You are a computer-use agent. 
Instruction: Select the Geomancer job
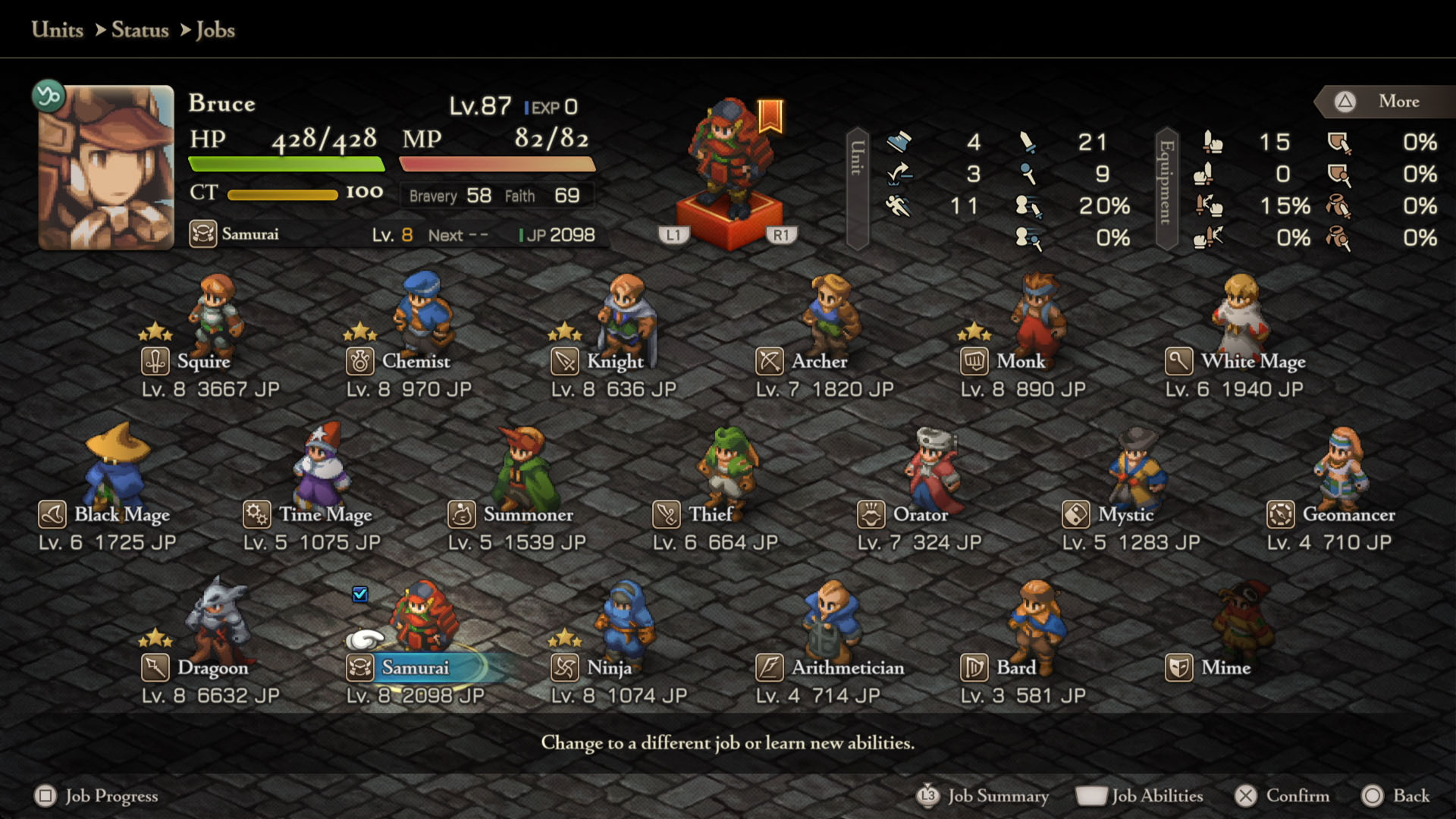coord(1348,515)
